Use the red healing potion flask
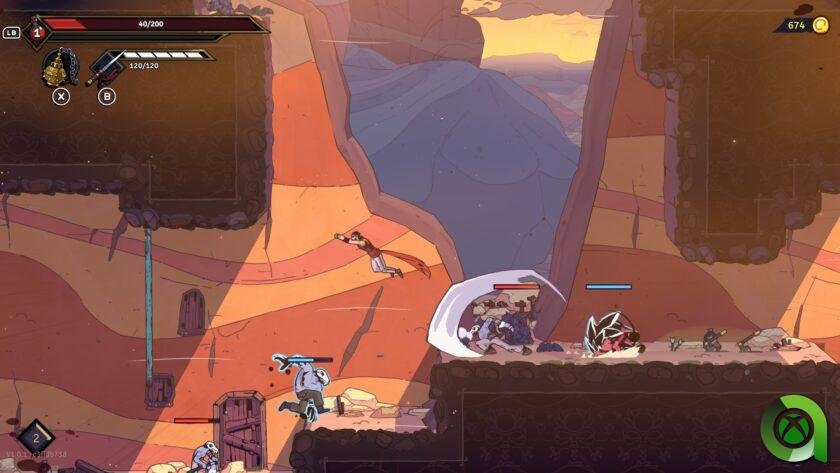Image resolution: width=840 pixels, height=473 pixels. click(36, 32)
